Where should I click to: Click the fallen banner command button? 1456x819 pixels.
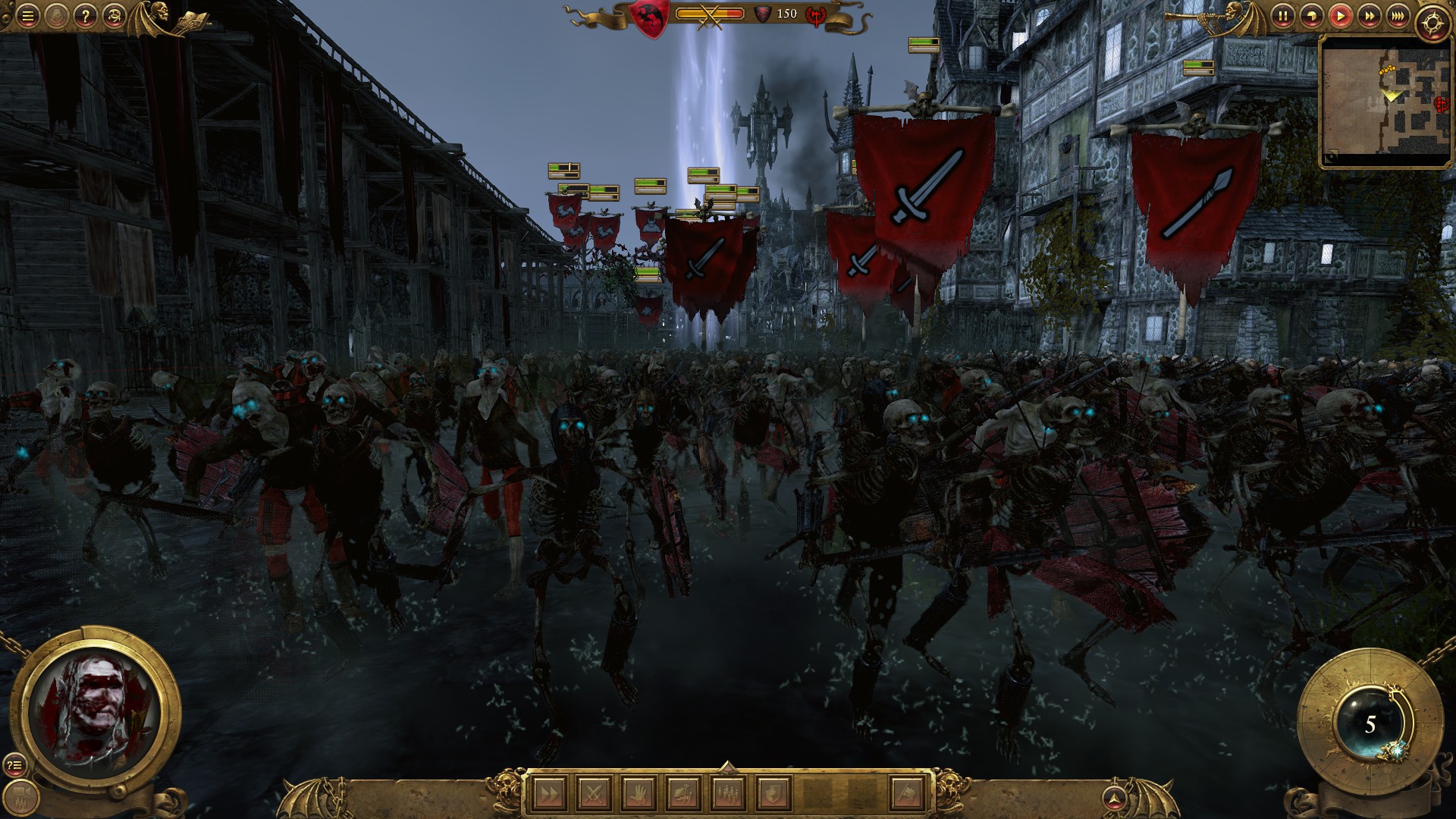pos(682,794)
